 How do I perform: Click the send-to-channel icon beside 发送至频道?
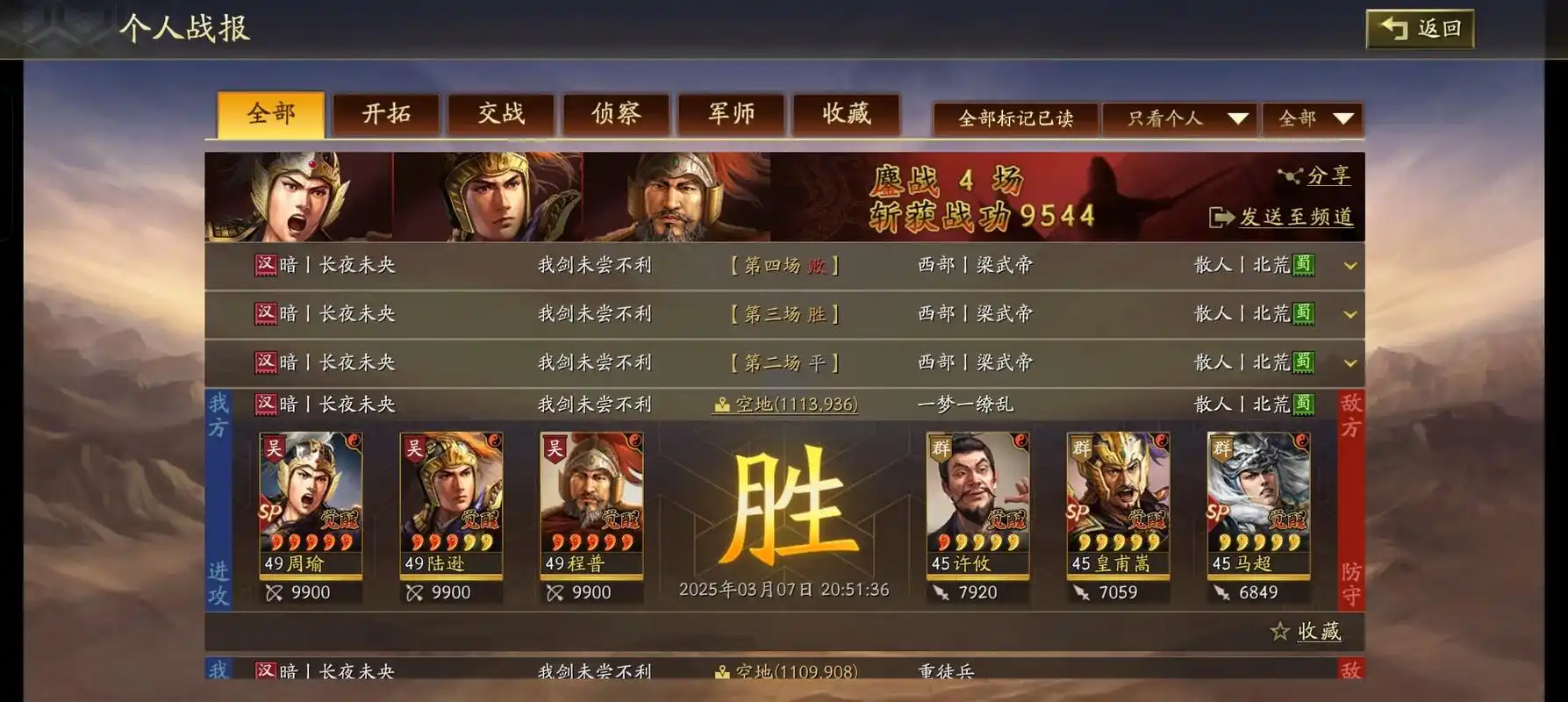tap(1221, 217)
